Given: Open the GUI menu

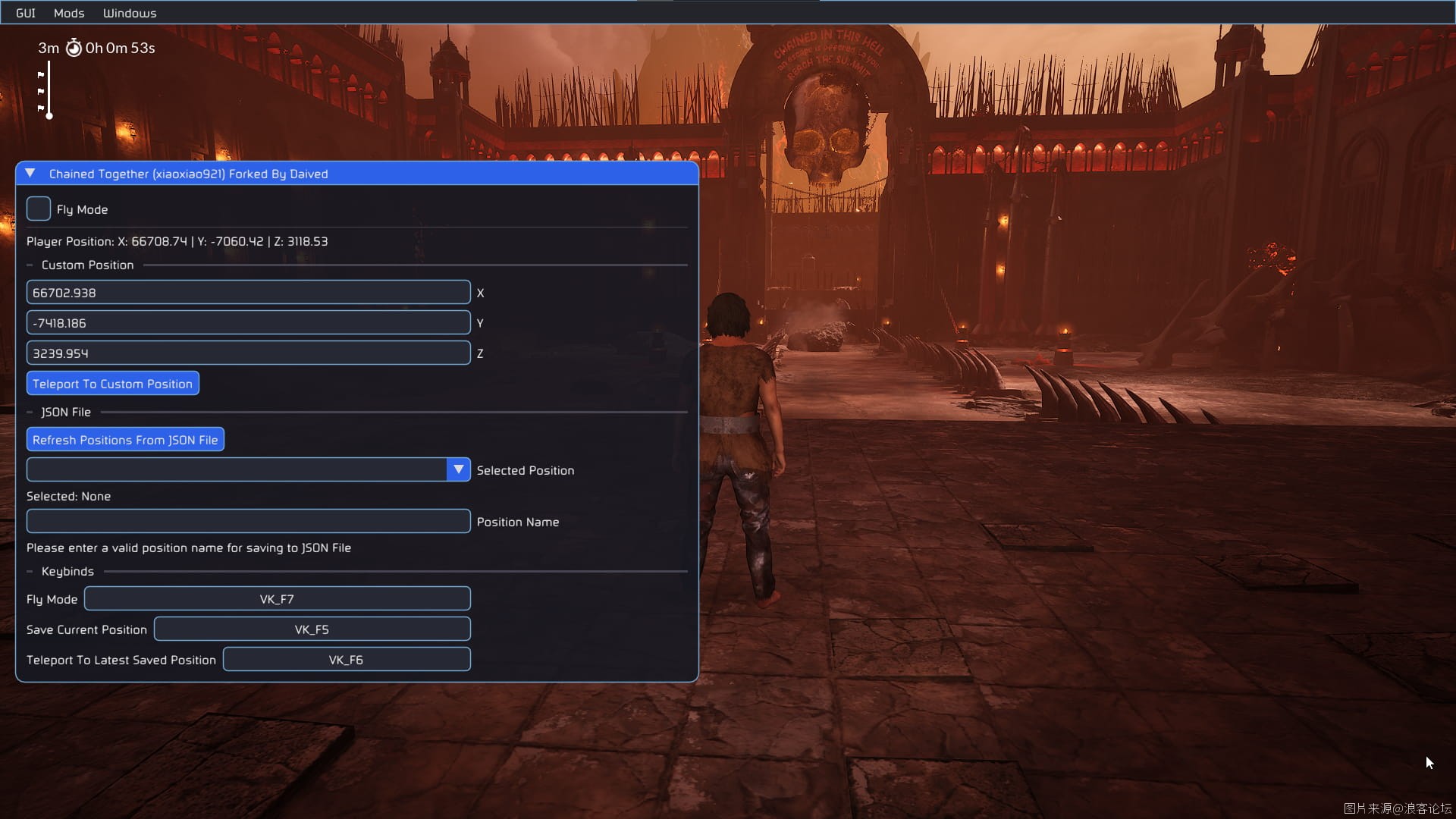Looking at the screenshot, I should point(26,13).
